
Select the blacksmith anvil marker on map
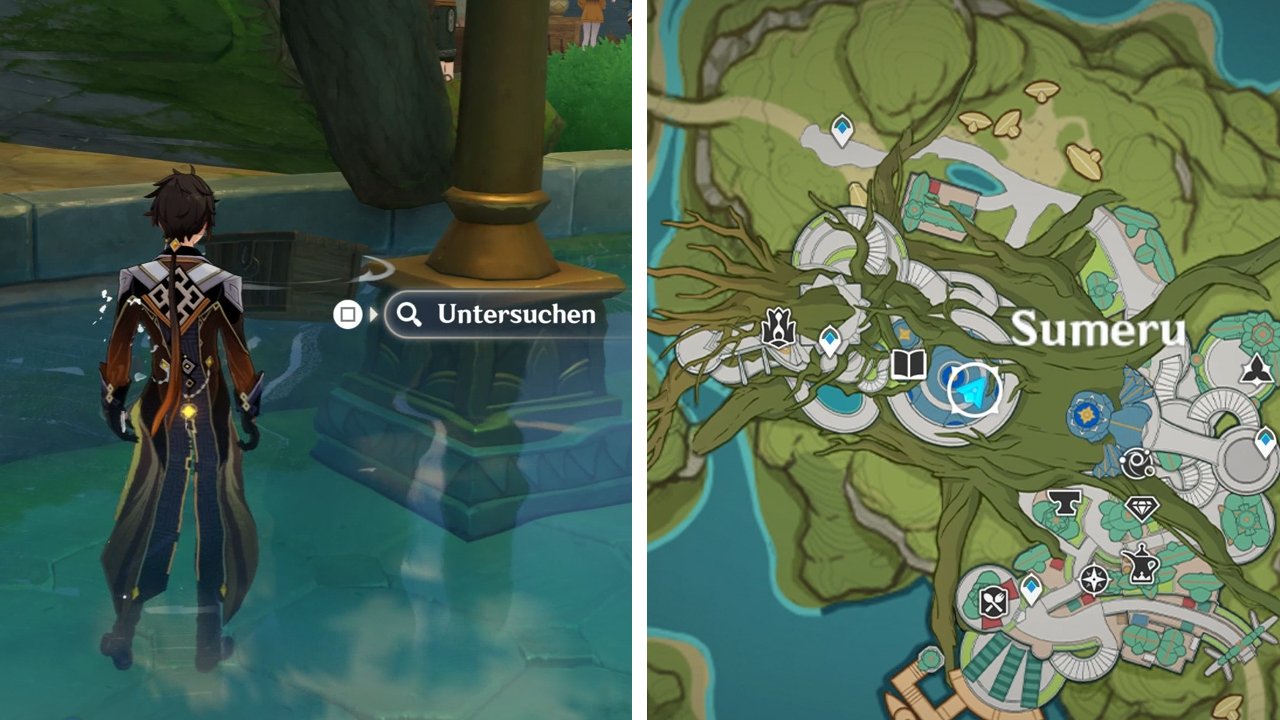(1065, 503)
